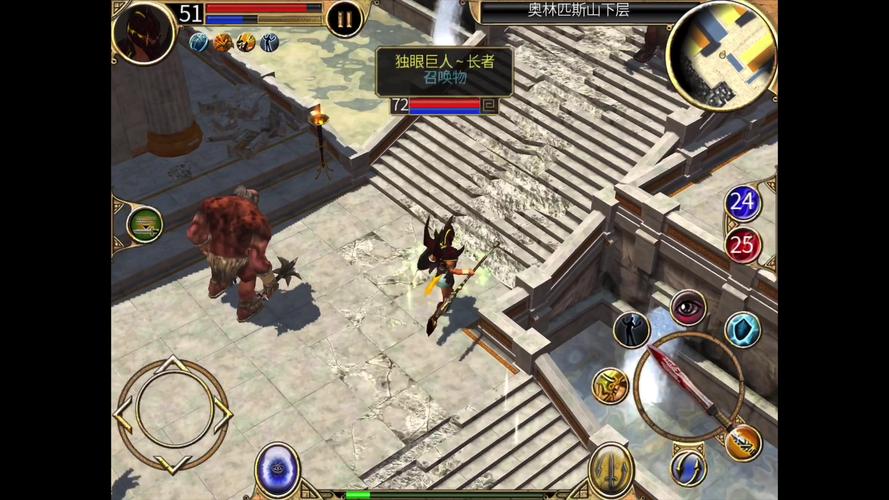Pause the game with the pause button
This screenshot has height=500, width=889.
click(x=344, y=18)
